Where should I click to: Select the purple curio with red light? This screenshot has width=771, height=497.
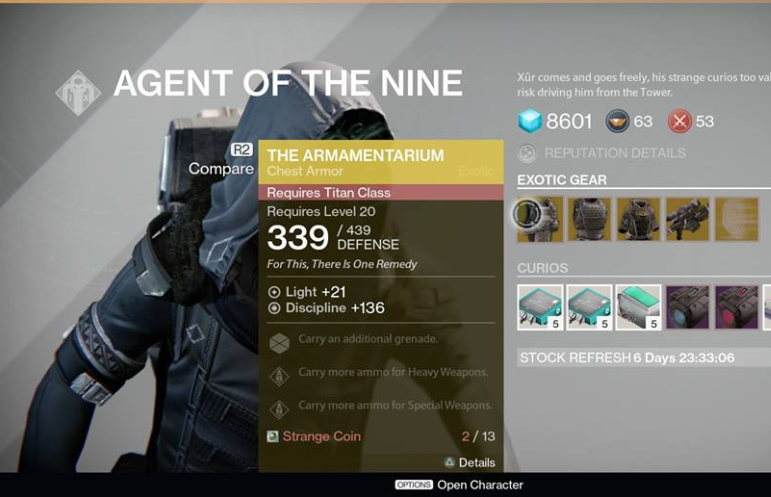click(x=736, y=307)
